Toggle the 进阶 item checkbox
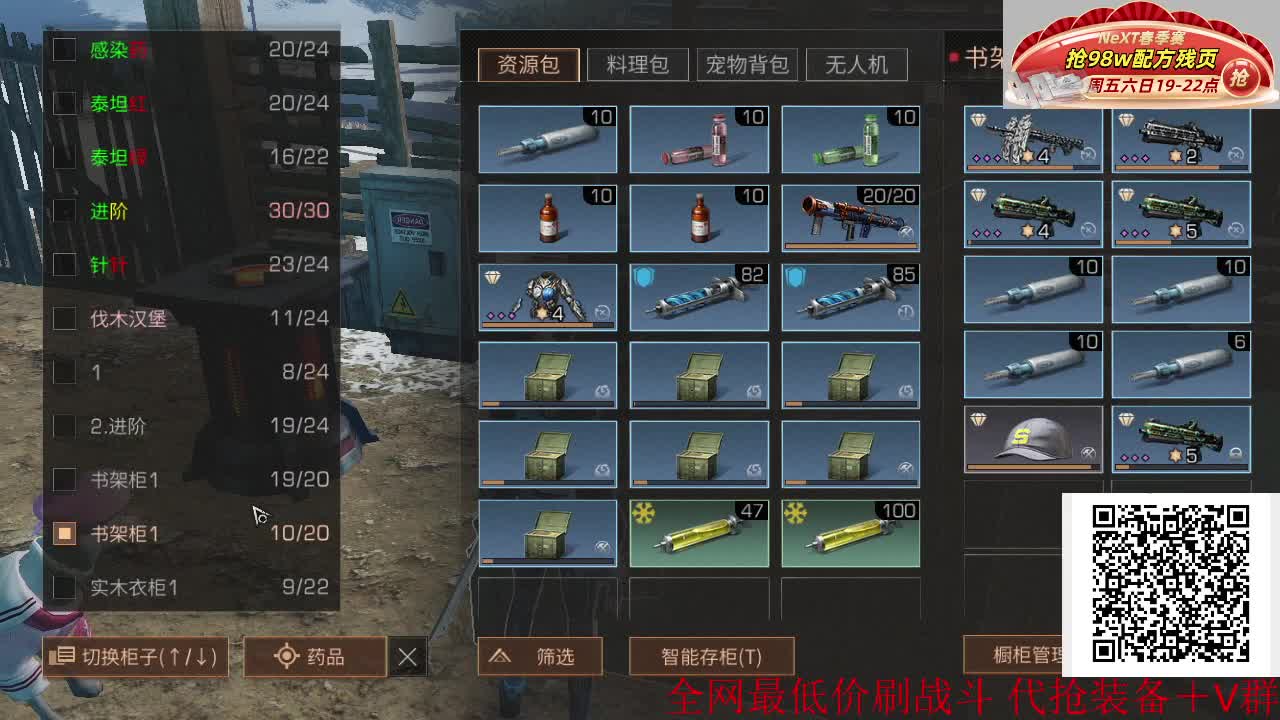The image size is (1280, 720). click(63, 211)
